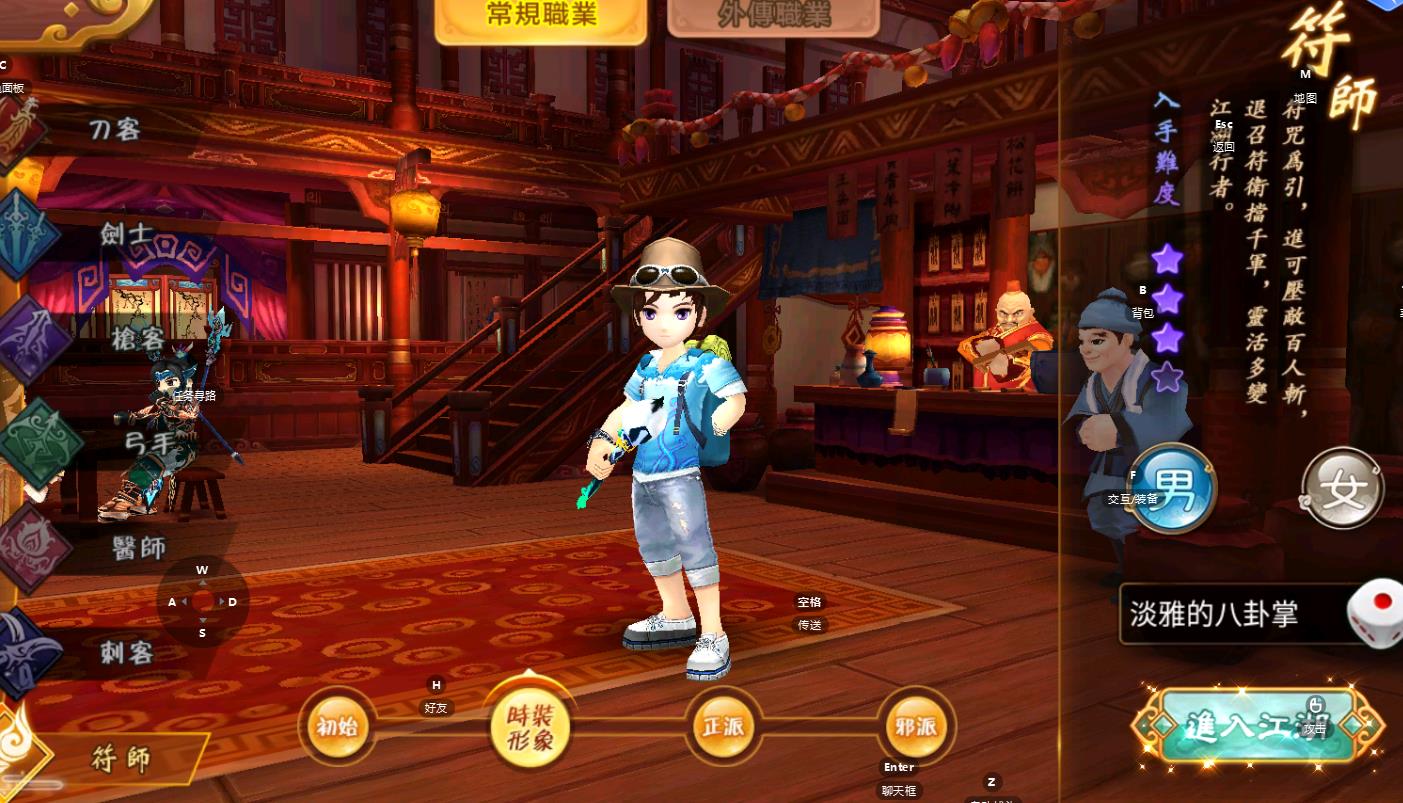Screen dimensions: 1403x803
Task: Choose the 醫師 class
Action: (139, 547)
